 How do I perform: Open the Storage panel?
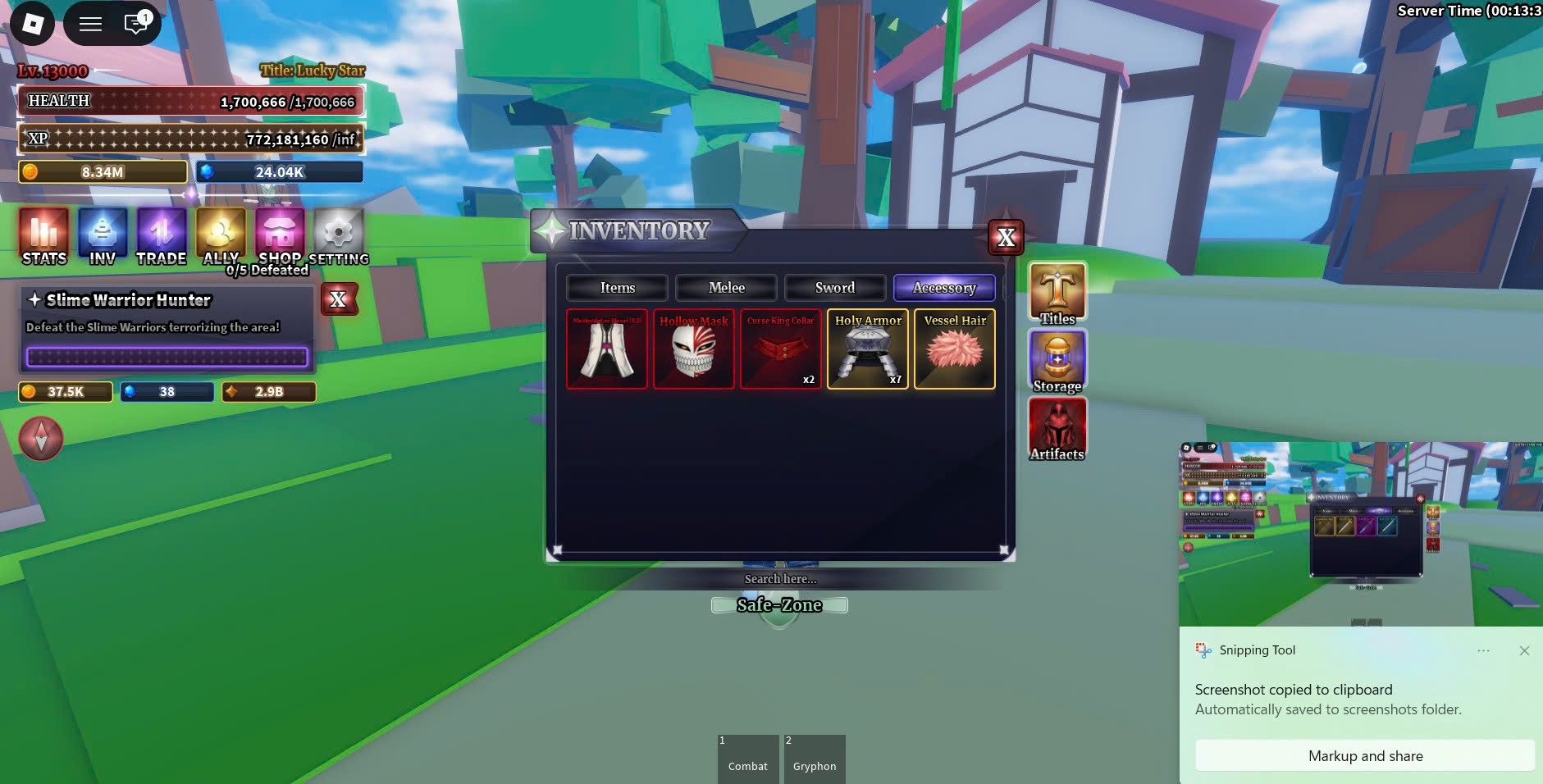pos(1057,362)
